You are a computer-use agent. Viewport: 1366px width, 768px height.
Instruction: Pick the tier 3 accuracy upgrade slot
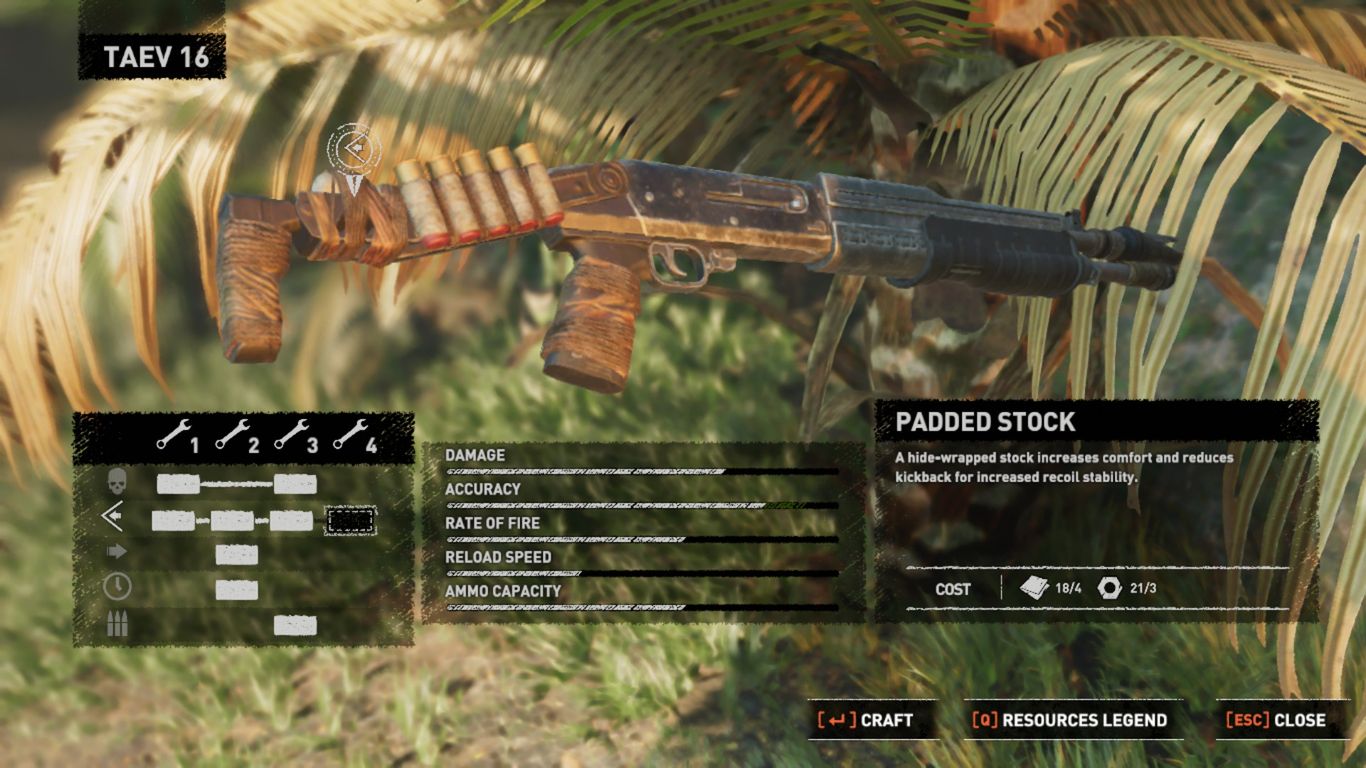tap(291, 520)
